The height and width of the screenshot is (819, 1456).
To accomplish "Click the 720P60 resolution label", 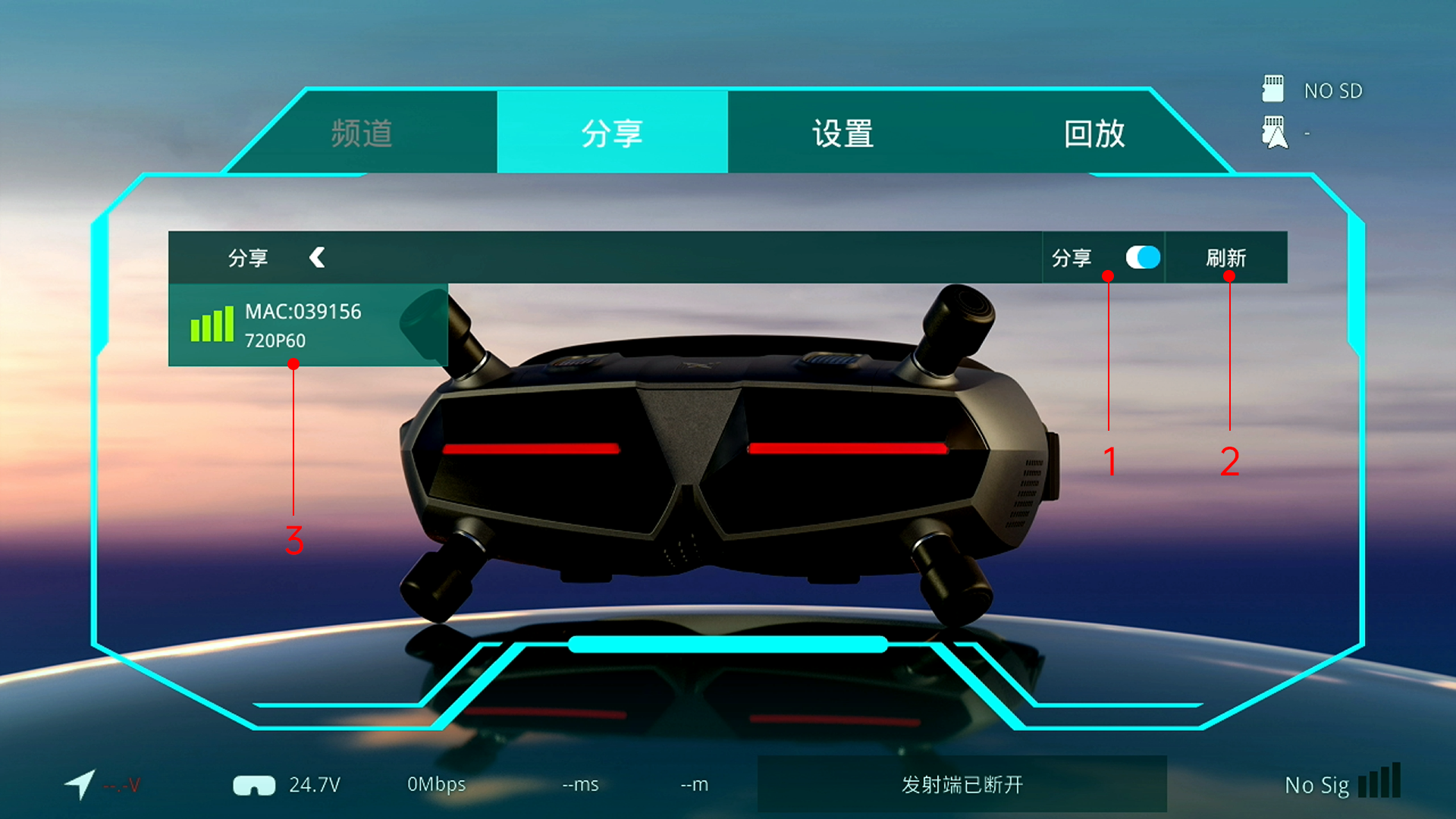I will pos(275,340).
